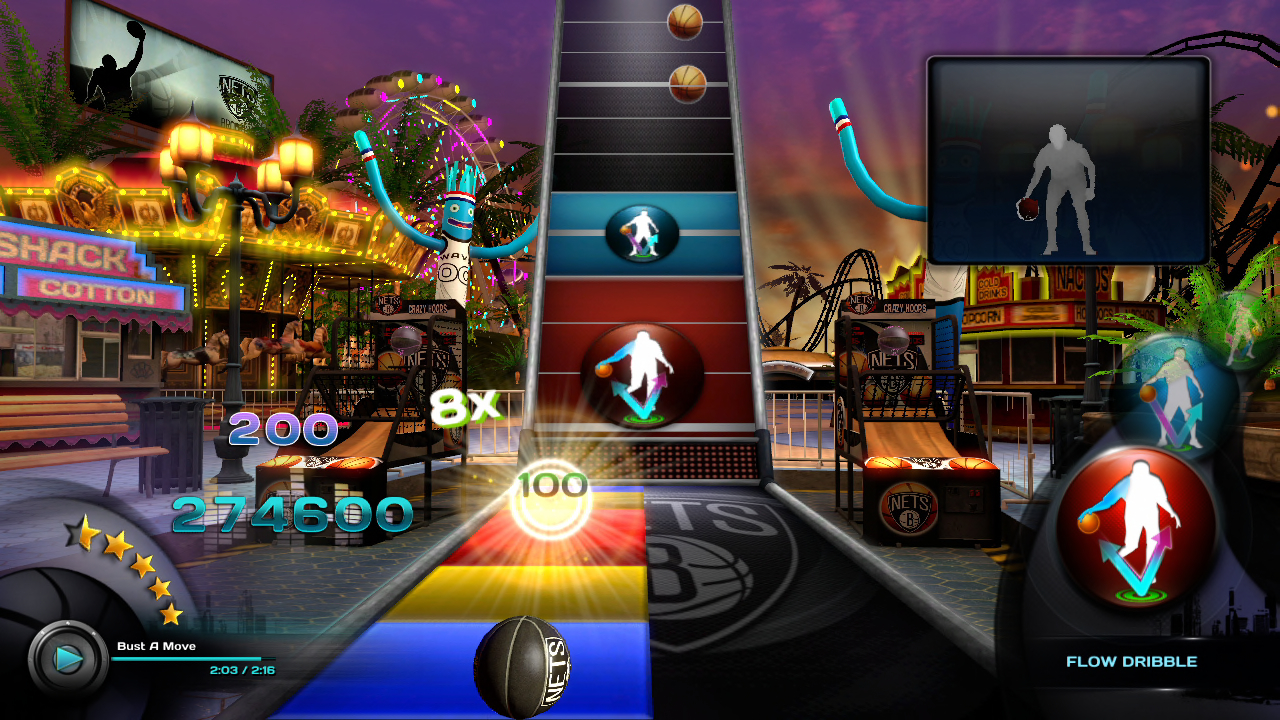Hit the red dribble note on the track lane

pos(642,375)
